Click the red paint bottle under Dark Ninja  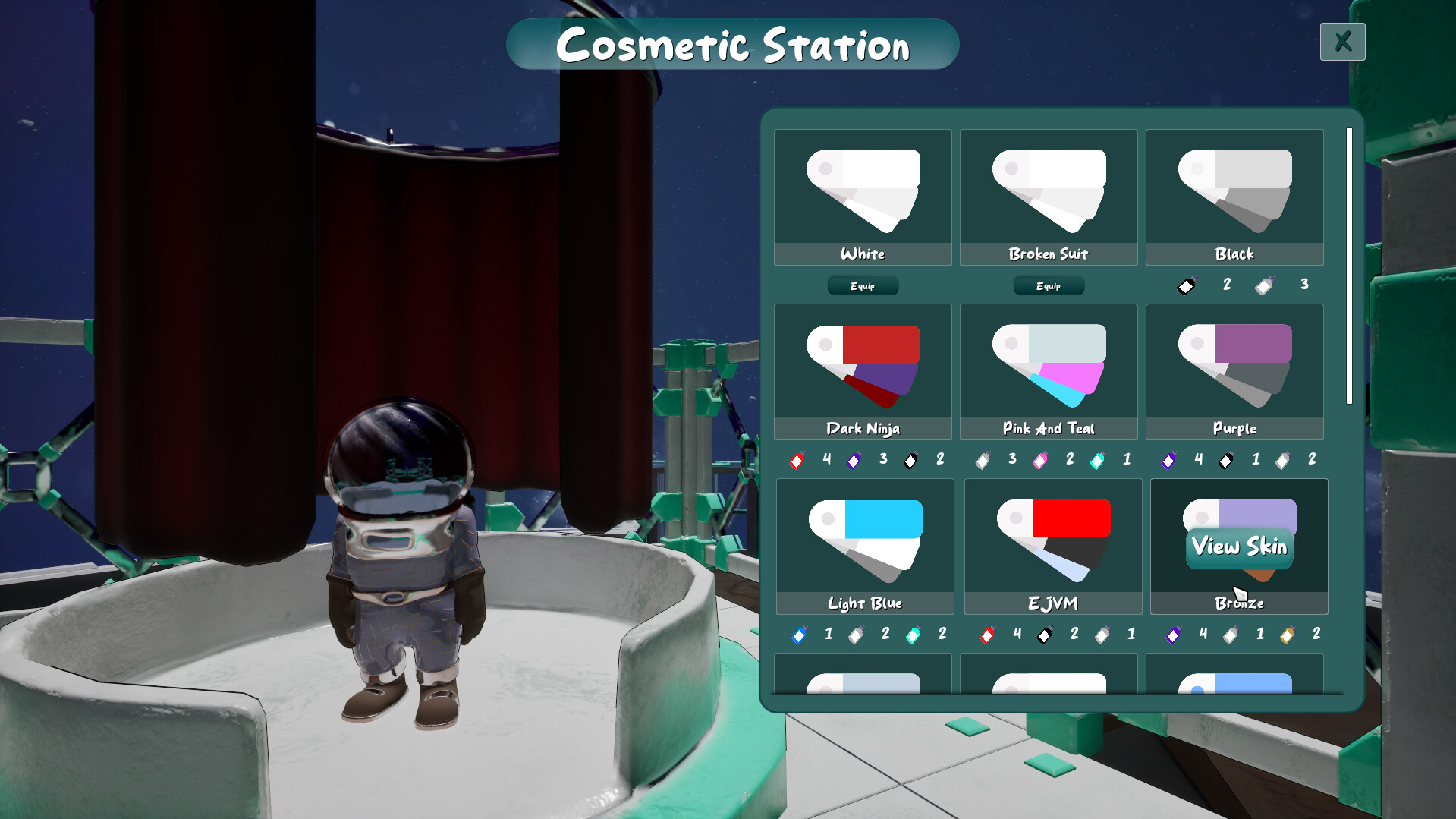pyautogui.click(x=797, y=460)
